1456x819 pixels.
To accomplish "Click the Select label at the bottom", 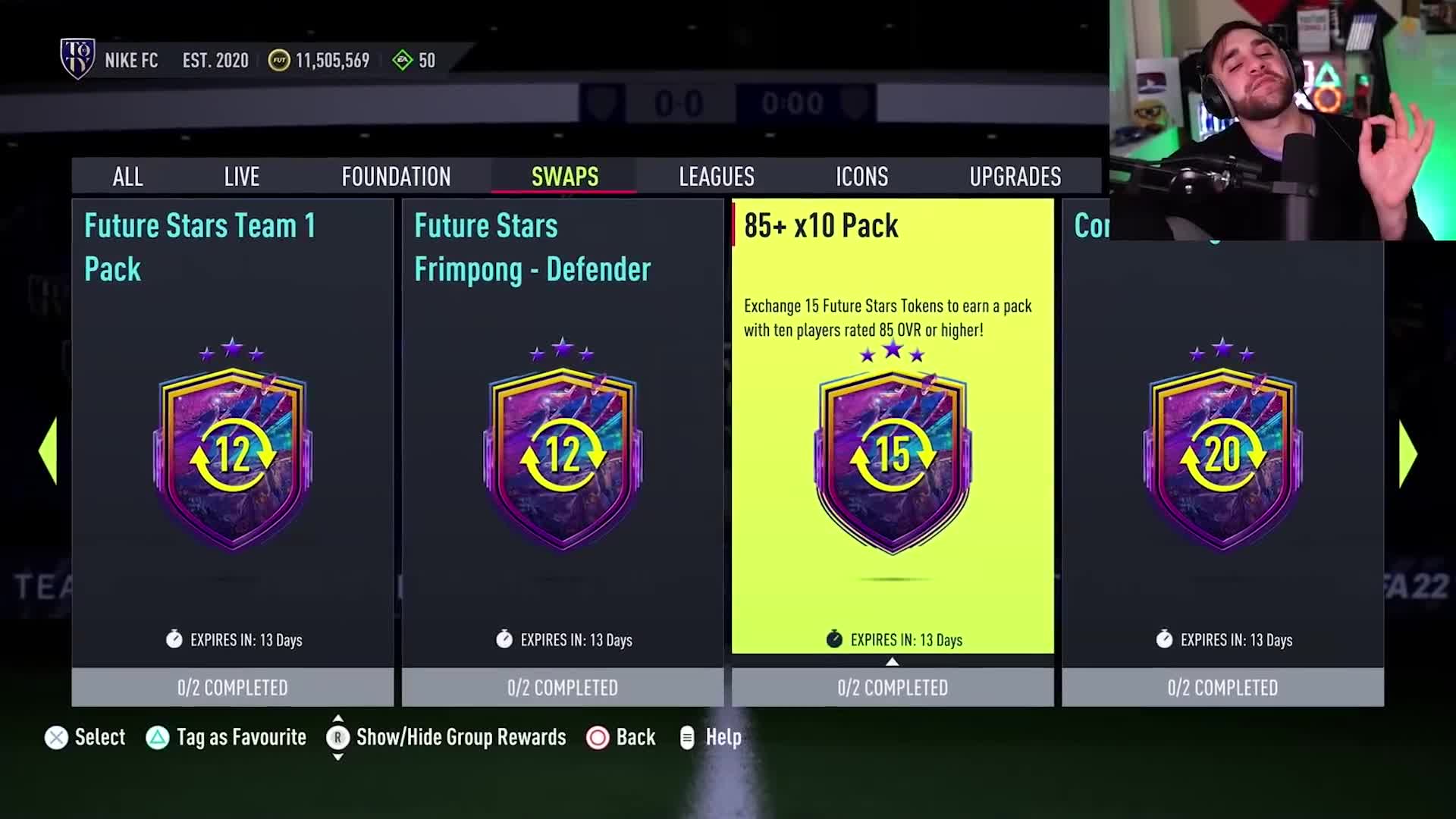I will click(x=100, y=736).
